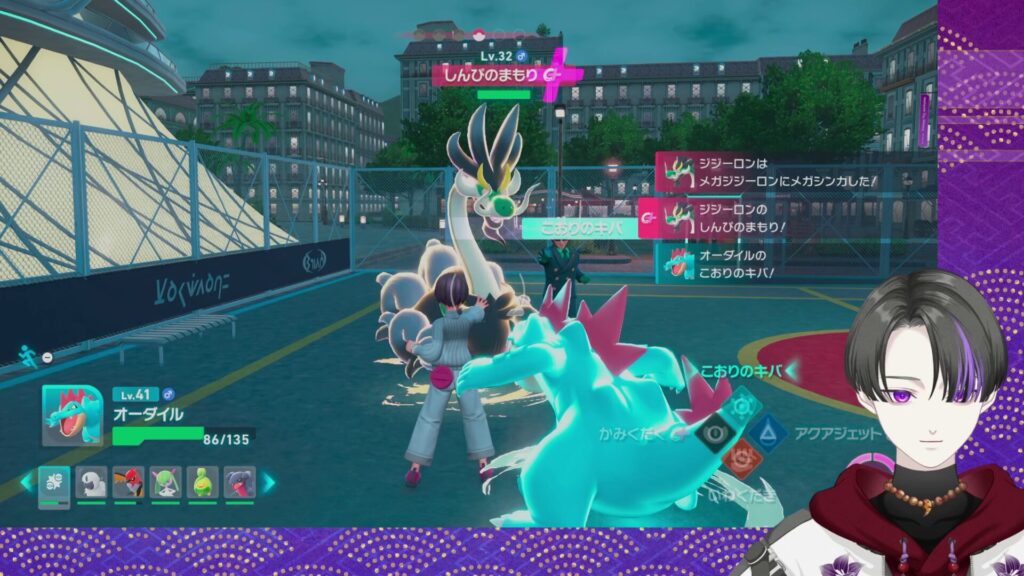
Task: Choose the small green bud Pokémon slot
Action: pos(202,482)
